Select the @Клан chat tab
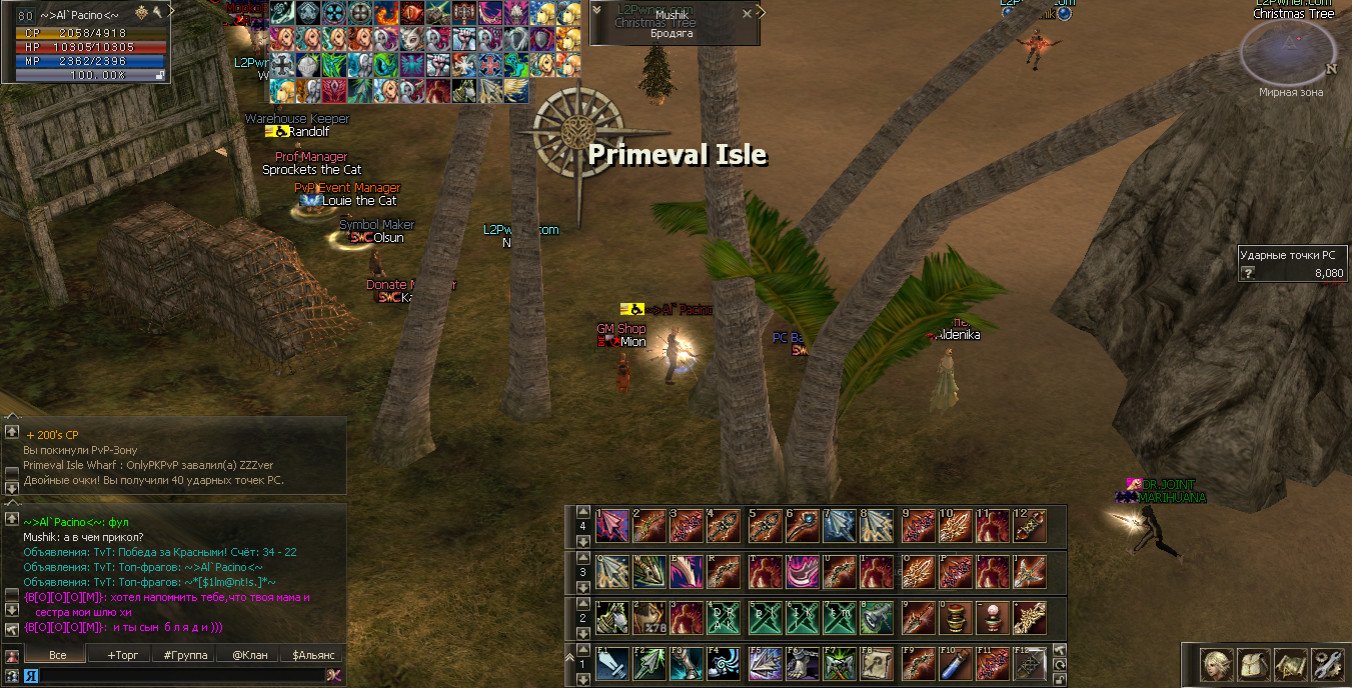This screenshot has height=688, width=1352. pos(249,655)
